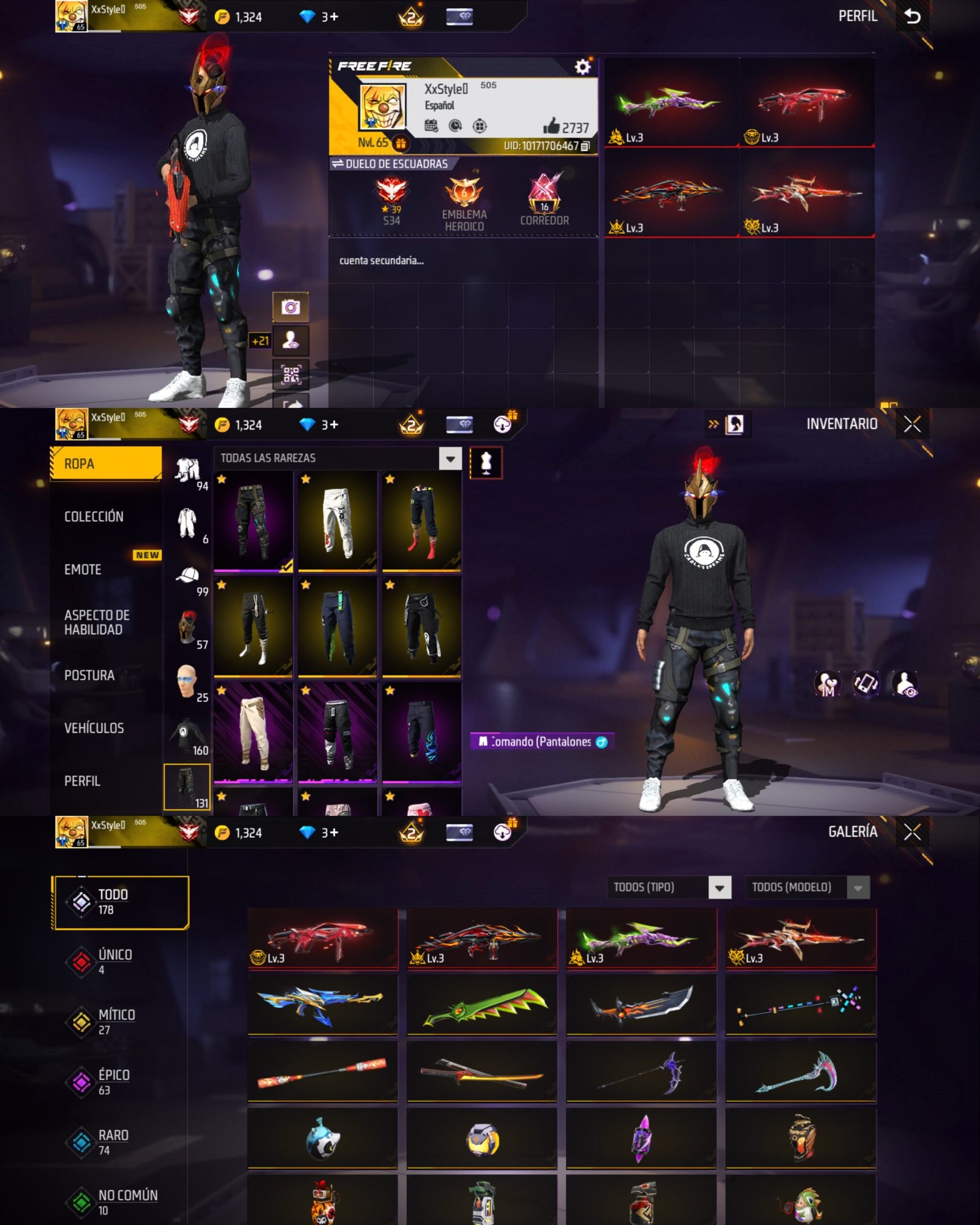Switch to the COLECCIÓN category
This screenshot has height=1225, width=980.
(x=94, y=516)
